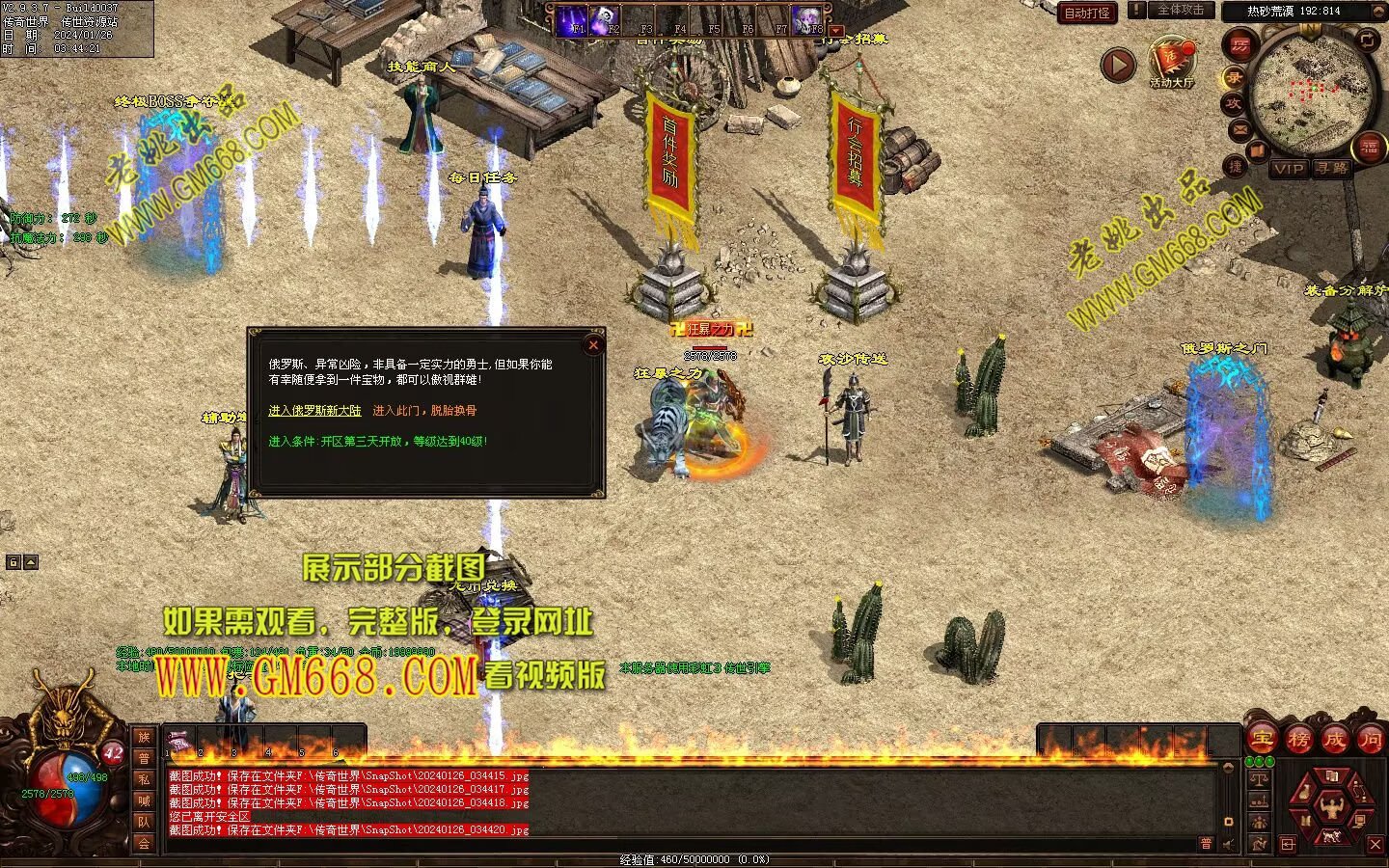Show the 榜 rankings orb
Screen dimensions: 1389x868
click(x=1298, y=740)
